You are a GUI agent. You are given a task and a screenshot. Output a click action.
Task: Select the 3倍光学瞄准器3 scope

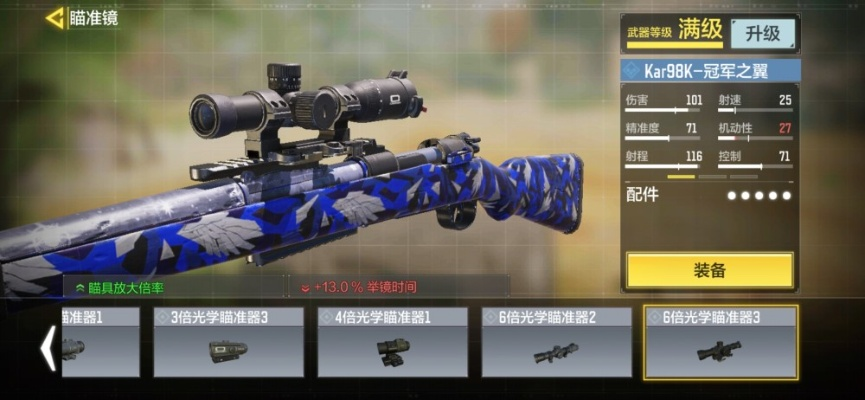[x=228, y=342]
